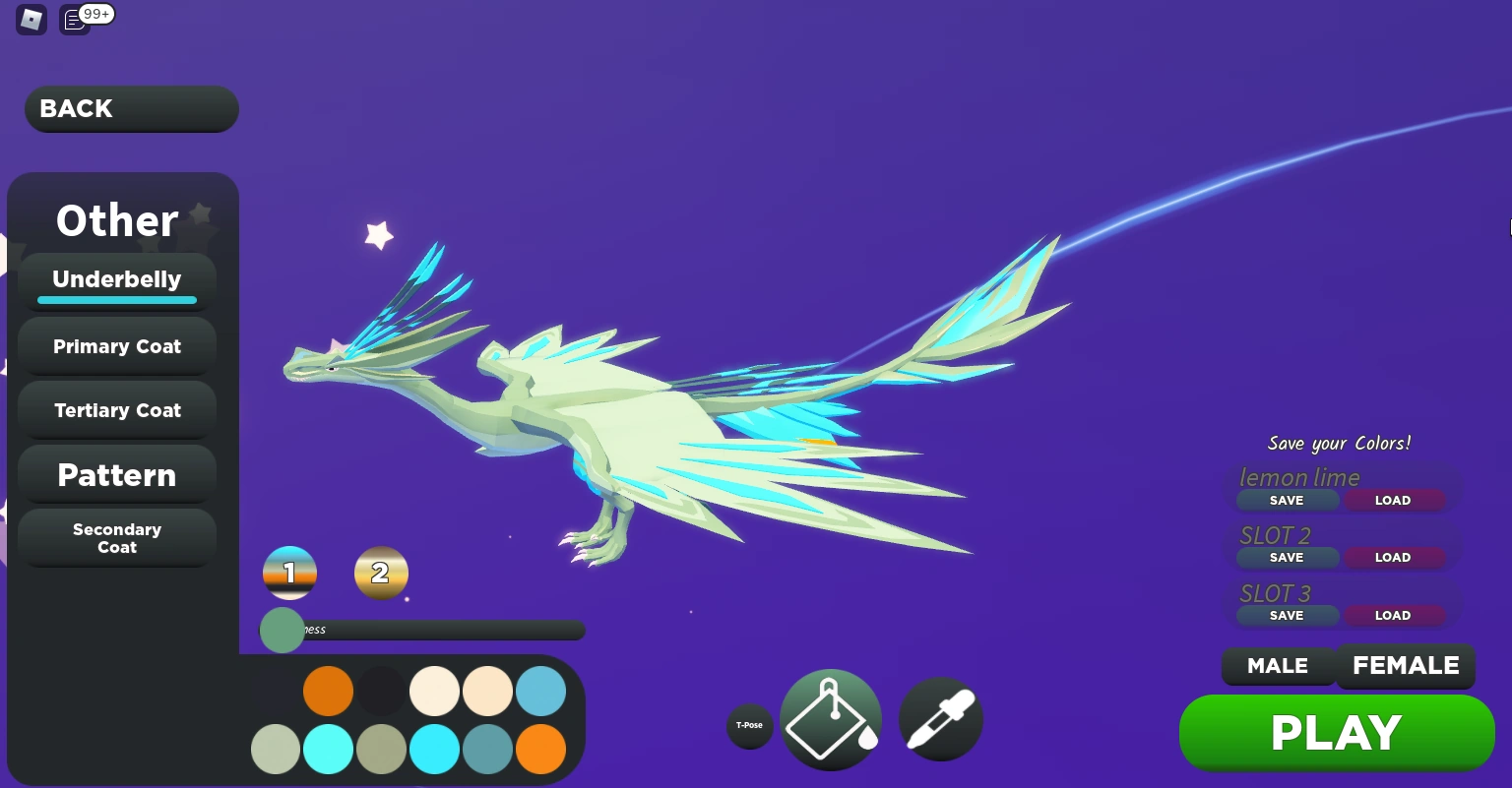Apply gradient preset 1
Image resolution: width=1512 pixels, height=788 pixels.
[289, 573]
